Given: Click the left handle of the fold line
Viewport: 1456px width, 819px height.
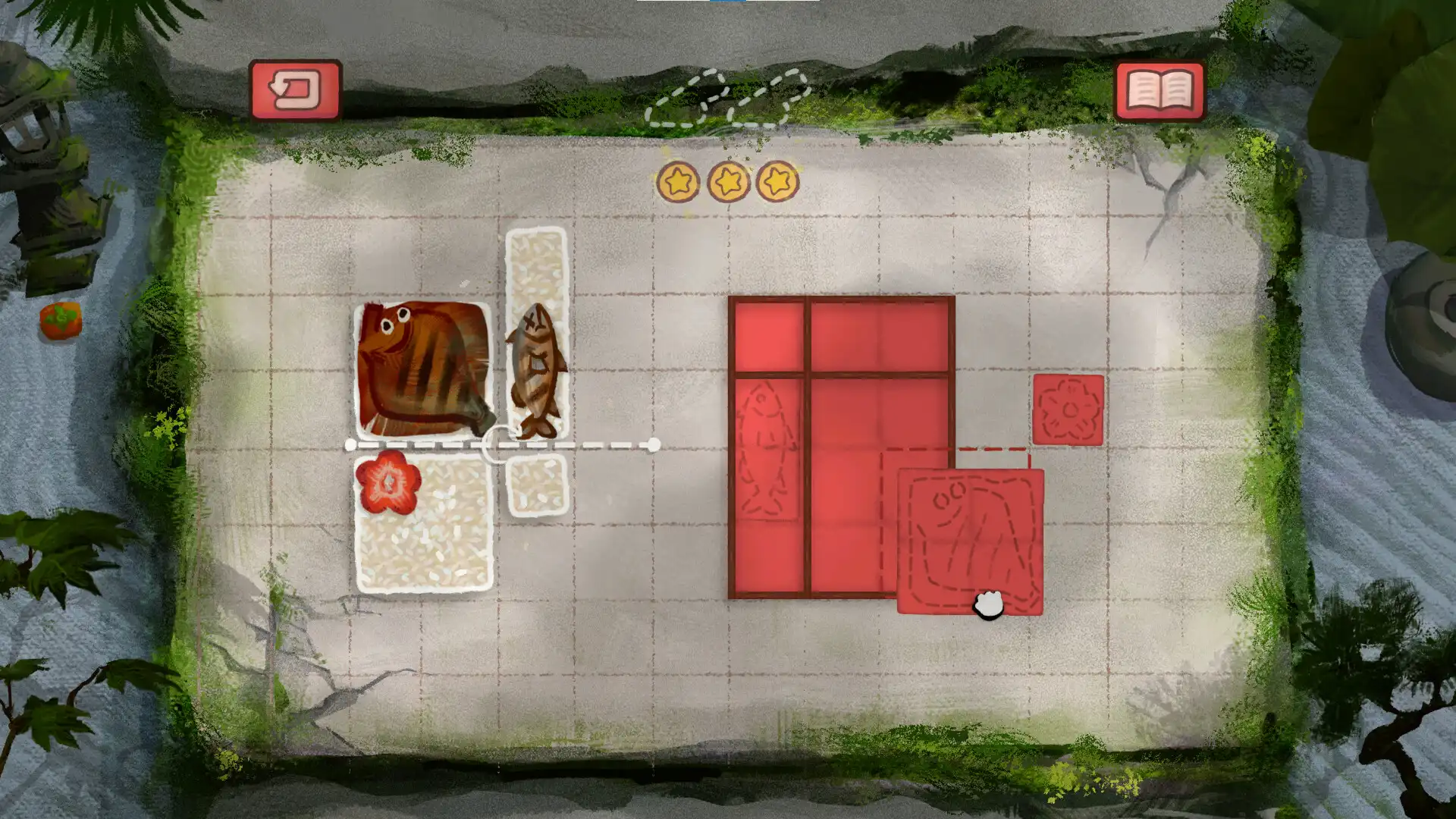Looking at the screenshot, I should (350, 446).
